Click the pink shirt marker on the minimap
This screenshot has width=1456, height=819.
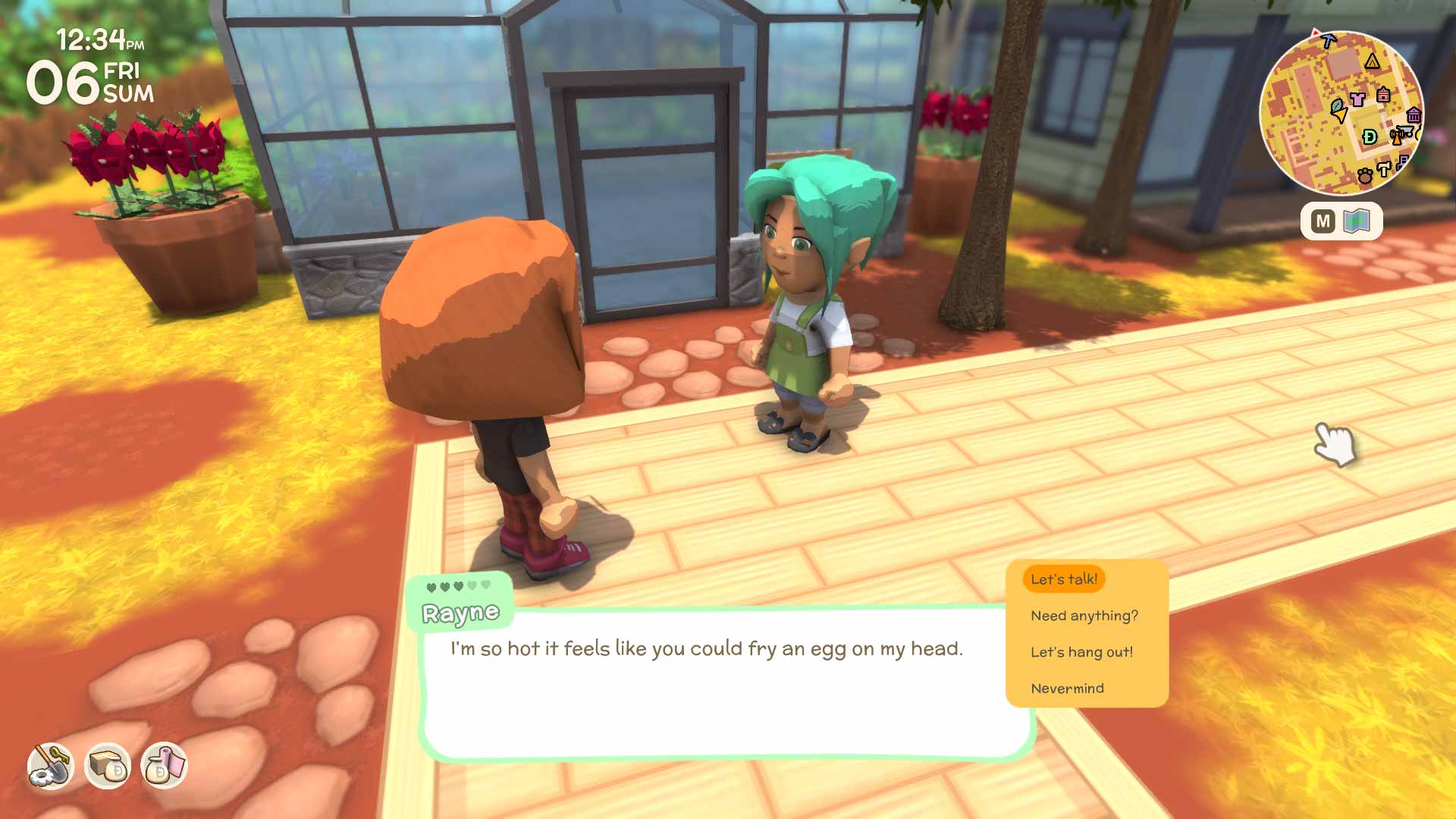click(x=1357, y=98)
